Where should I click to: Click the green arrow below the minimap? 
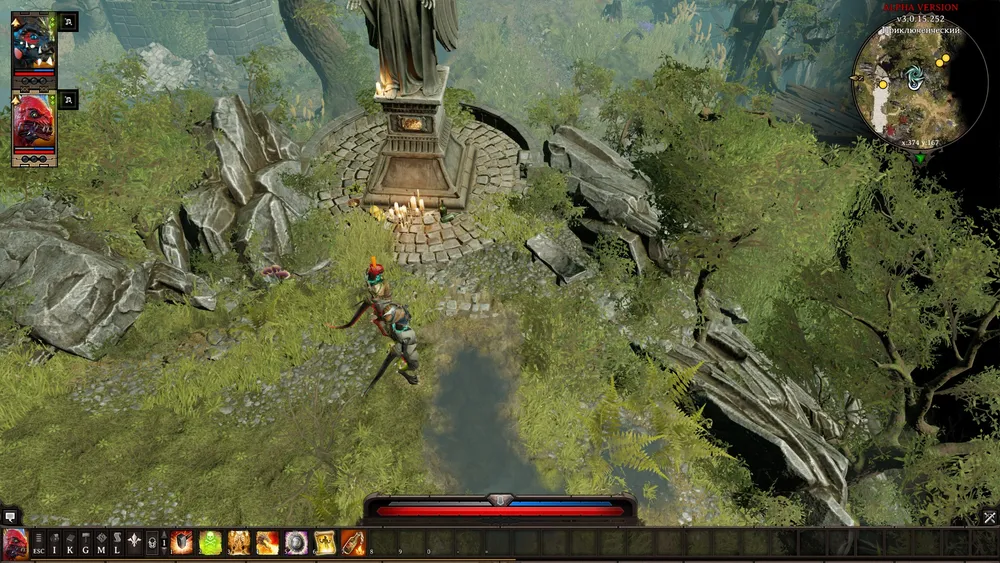coord(920,158)
